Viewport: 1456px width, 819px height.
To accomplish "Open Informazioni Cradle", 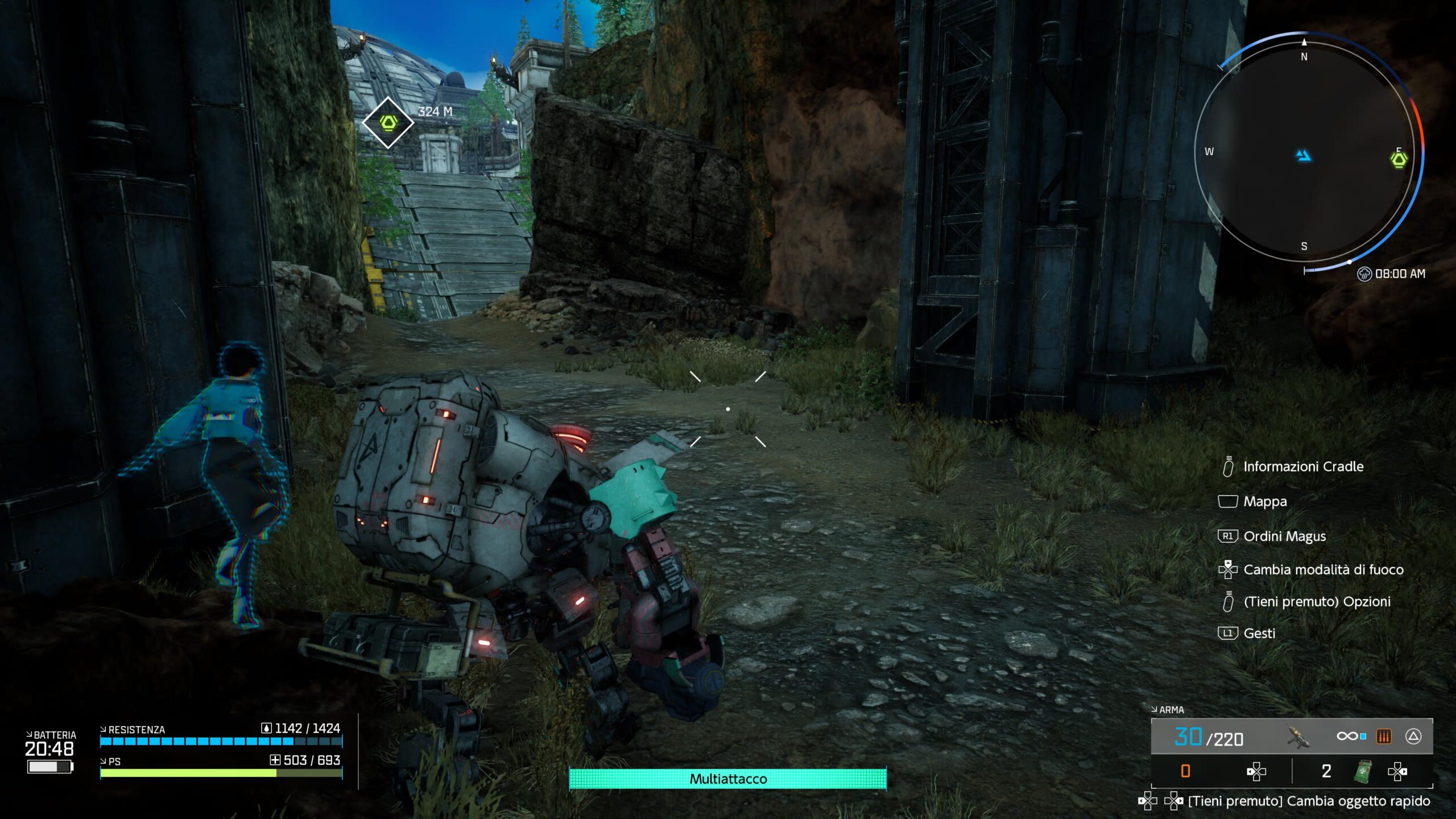I will point(1302,466).
